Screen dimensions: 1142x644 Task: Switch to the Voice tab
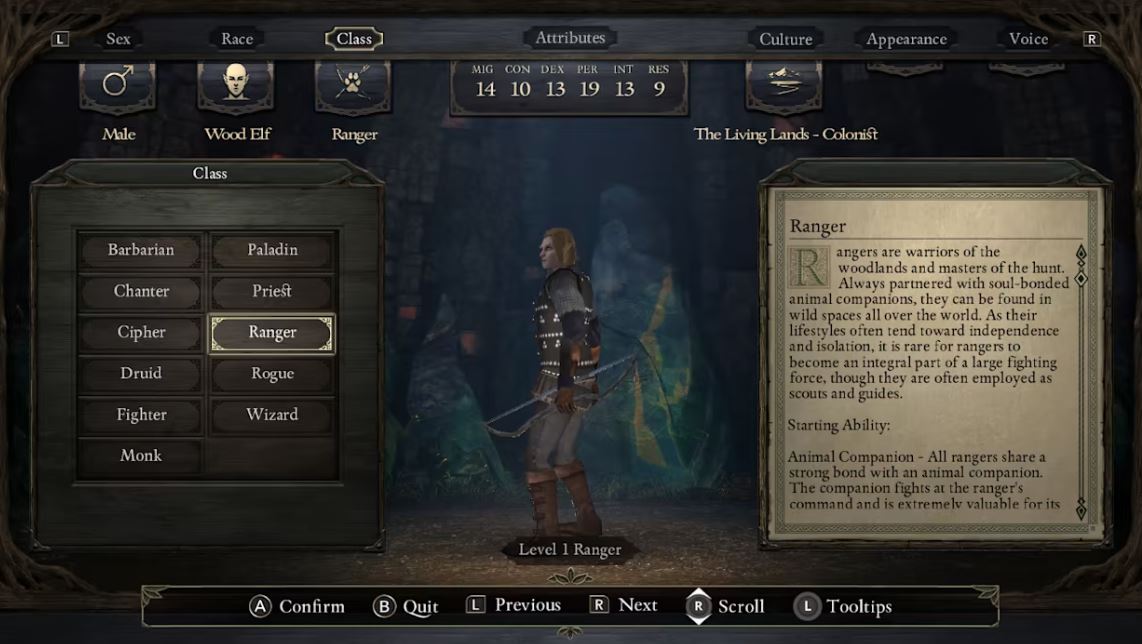point(1028,39)
